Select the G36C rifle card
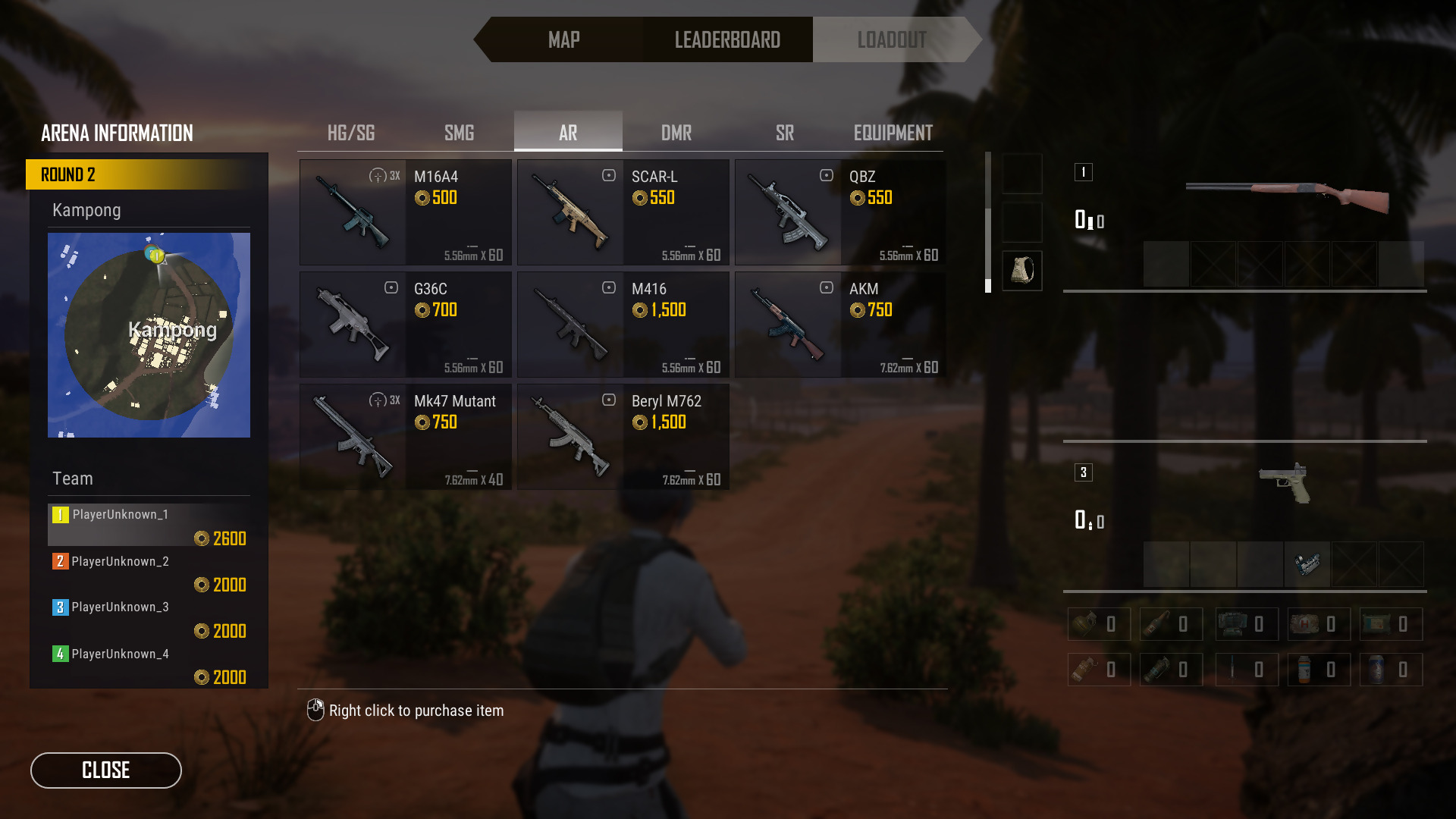This screenshot has height=819, width=1456. click(x=406, y=325)
